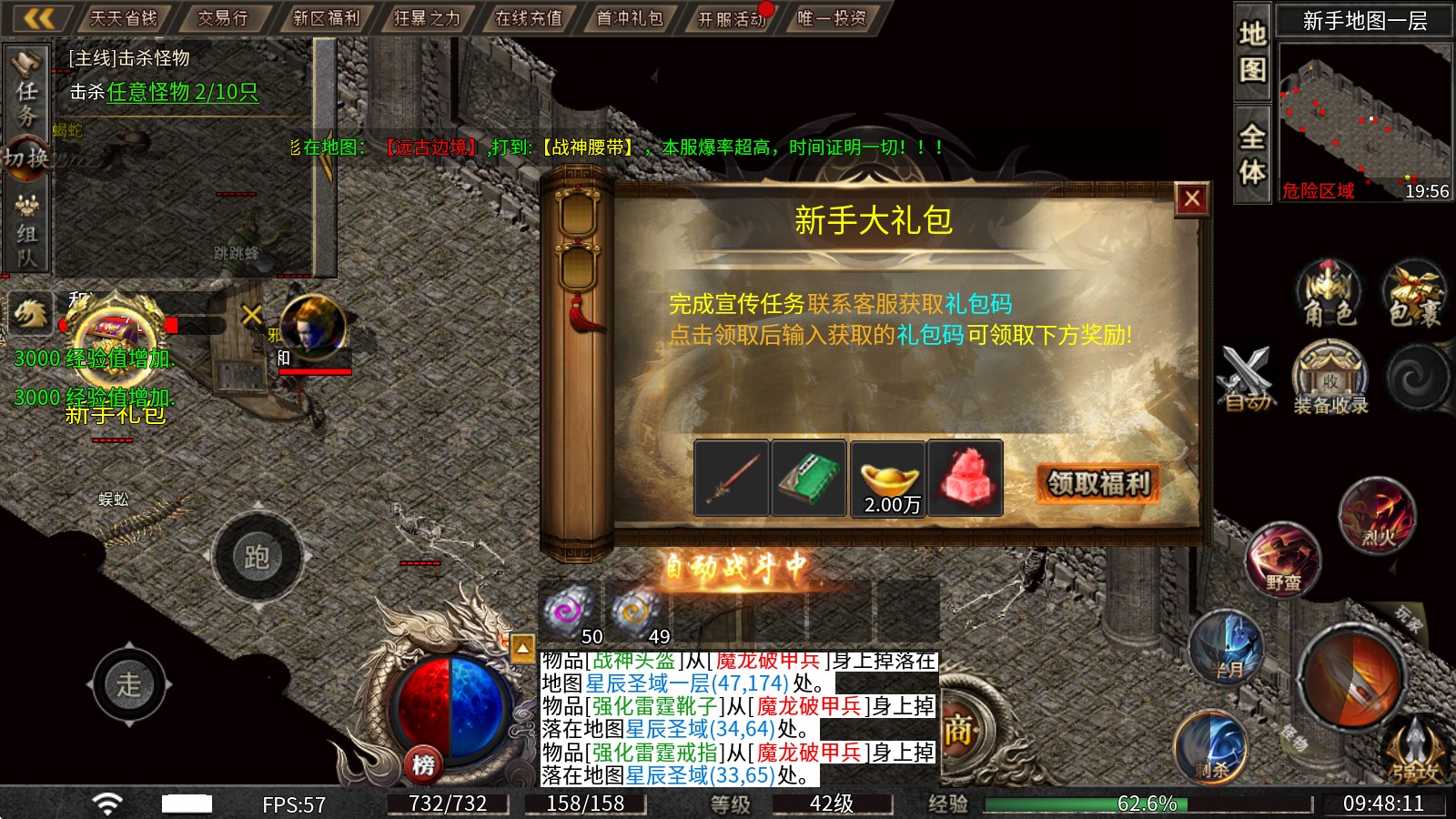Switch movement to 走 walk mode
This screenshot has width=1456, height=819.
[132, 685]
